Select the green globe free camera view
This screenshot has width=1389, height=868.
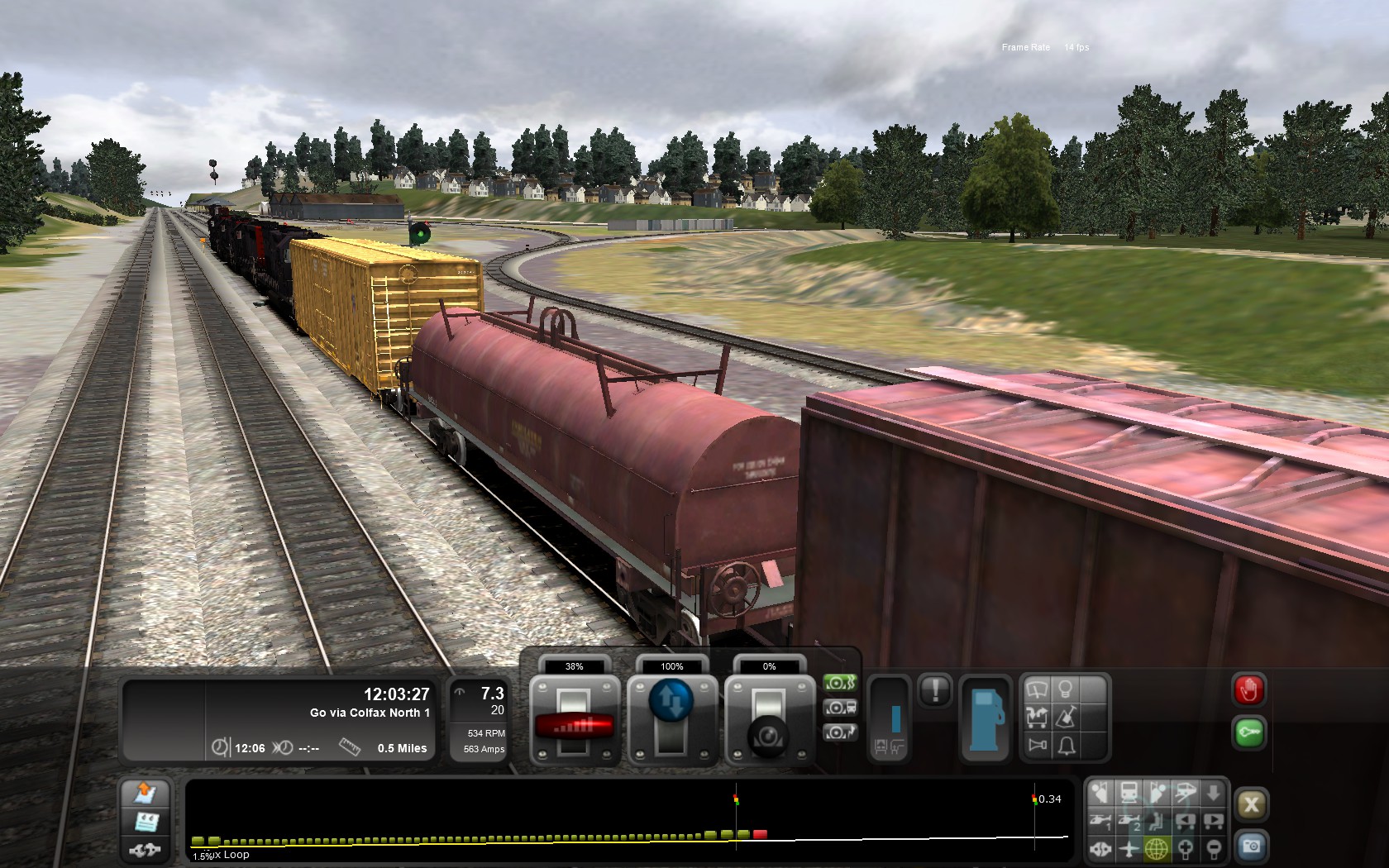point(1156,848)
